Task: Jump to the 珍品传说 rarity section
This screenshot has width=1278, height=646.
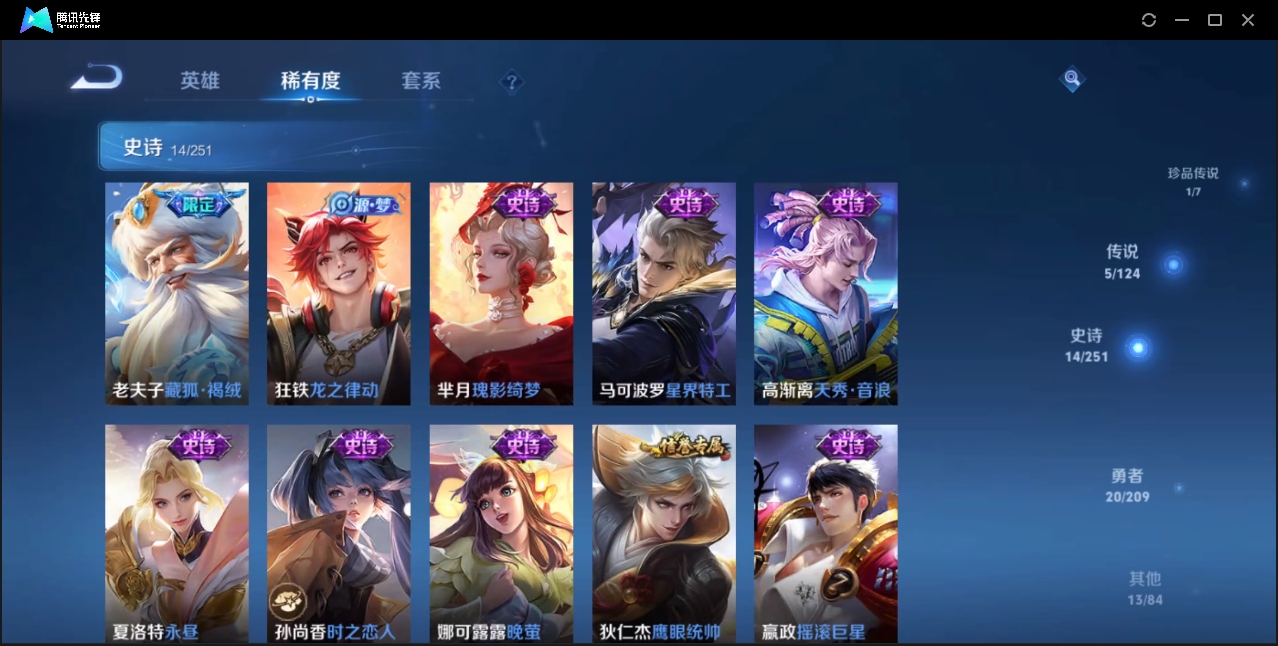Action: 1193,180
